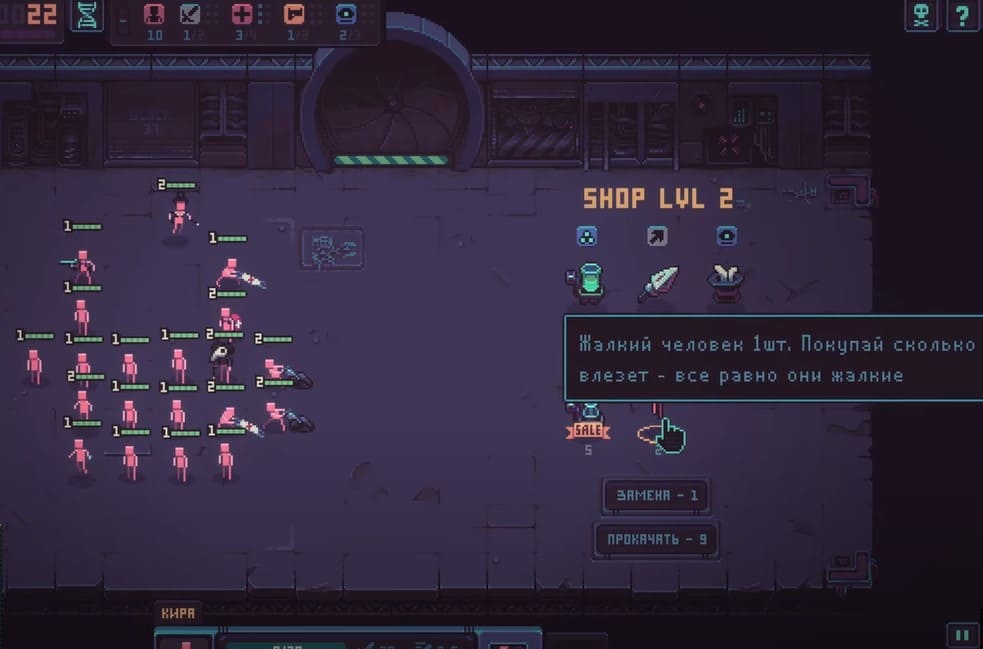983x649 pixels.
Task: Buy the discounted SALE shop item
Action: coord(589,421)
